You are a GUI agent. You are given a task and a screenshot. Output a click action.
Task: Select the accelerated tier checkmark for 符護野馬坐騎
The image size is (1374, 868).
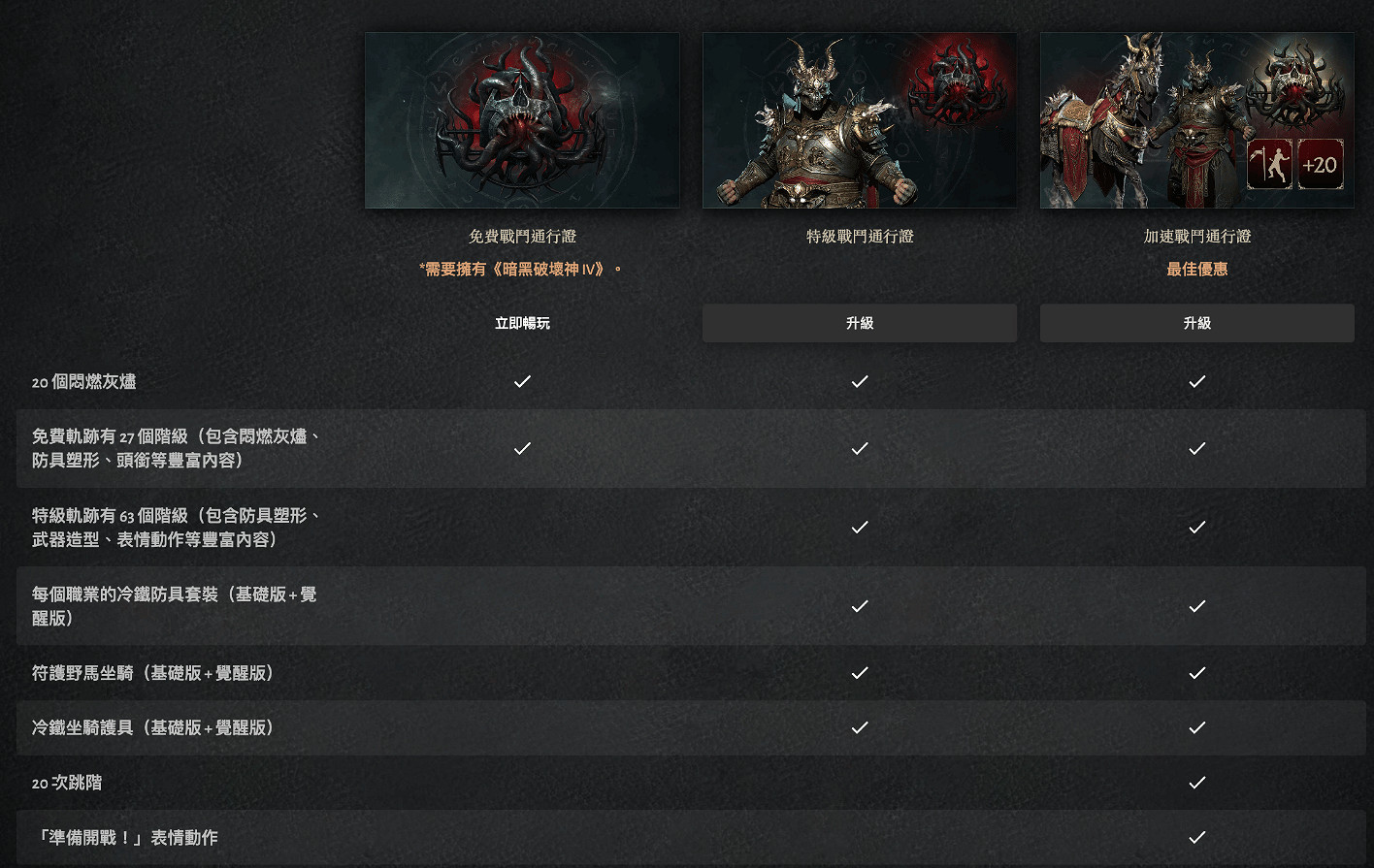click(x=1196, y=673)
